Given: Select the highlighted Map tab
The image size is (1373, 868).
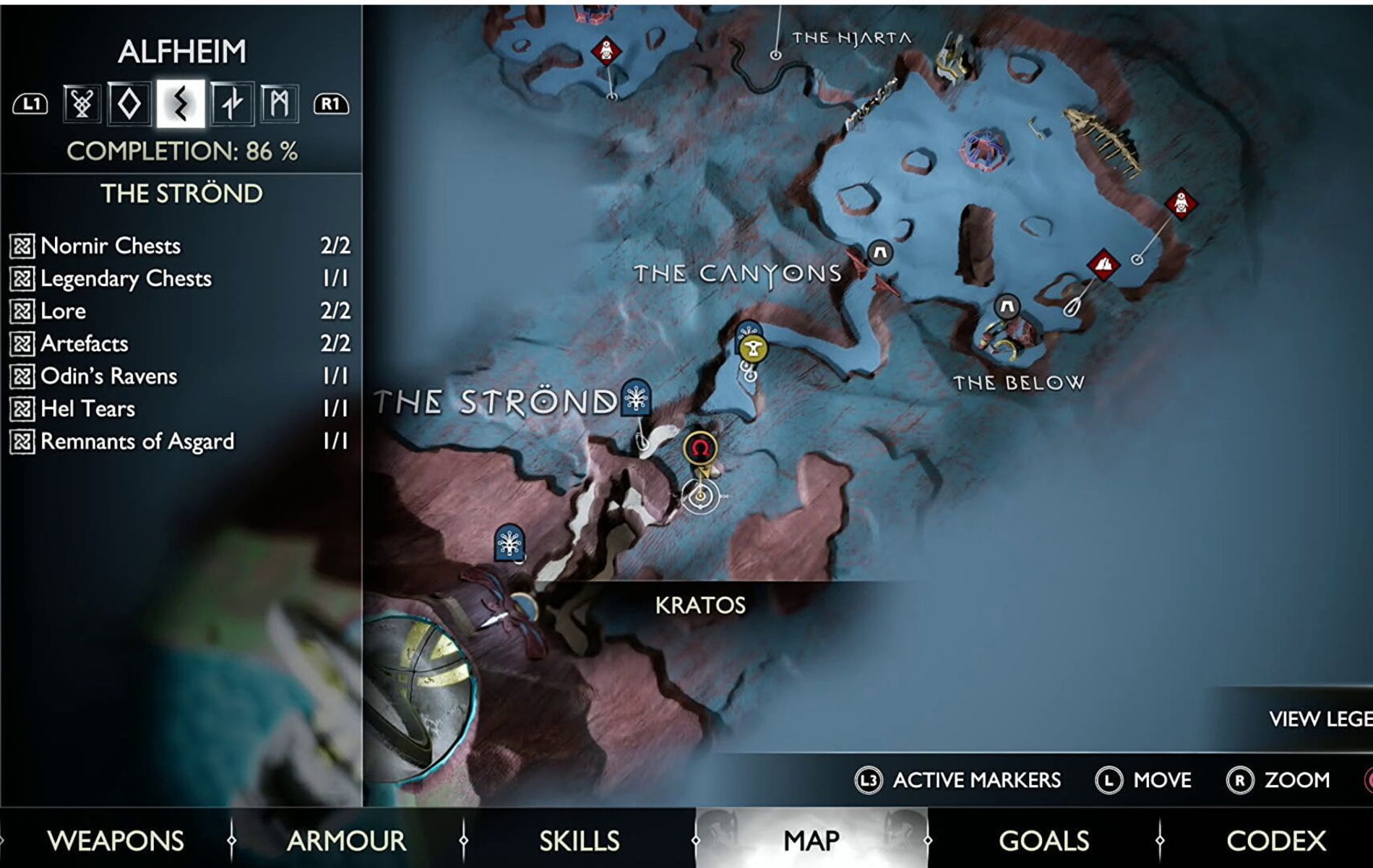Looking at the screenshot, I should tap(812, 841).
